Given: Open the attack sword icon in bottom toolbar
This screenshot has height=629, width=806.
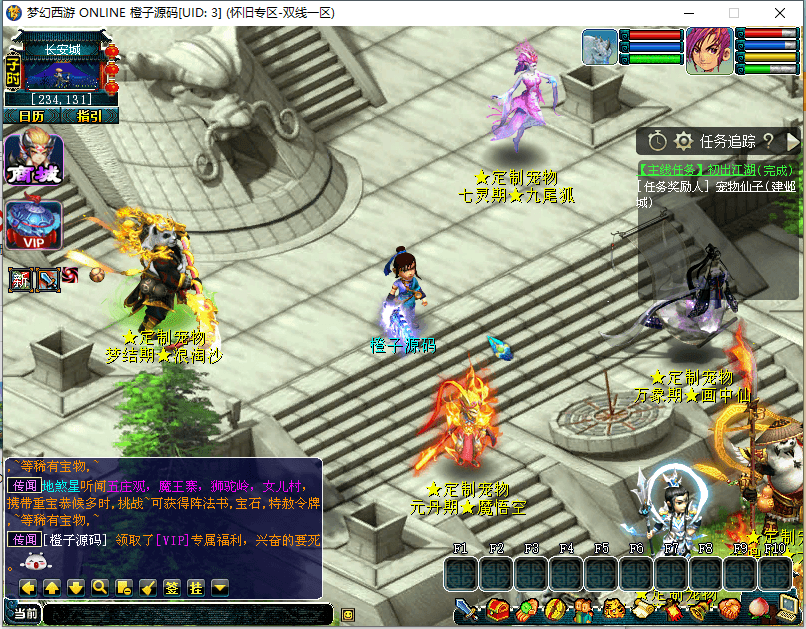Looking at the screenshot, I should pyautogui.click(x=467, y=608).
